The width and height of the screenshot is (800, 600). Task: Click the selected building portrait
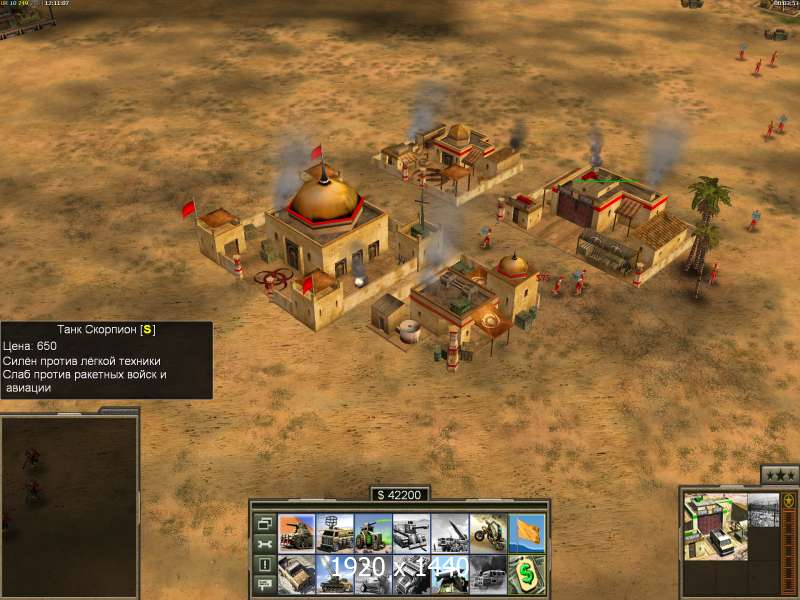coord(716,526)
